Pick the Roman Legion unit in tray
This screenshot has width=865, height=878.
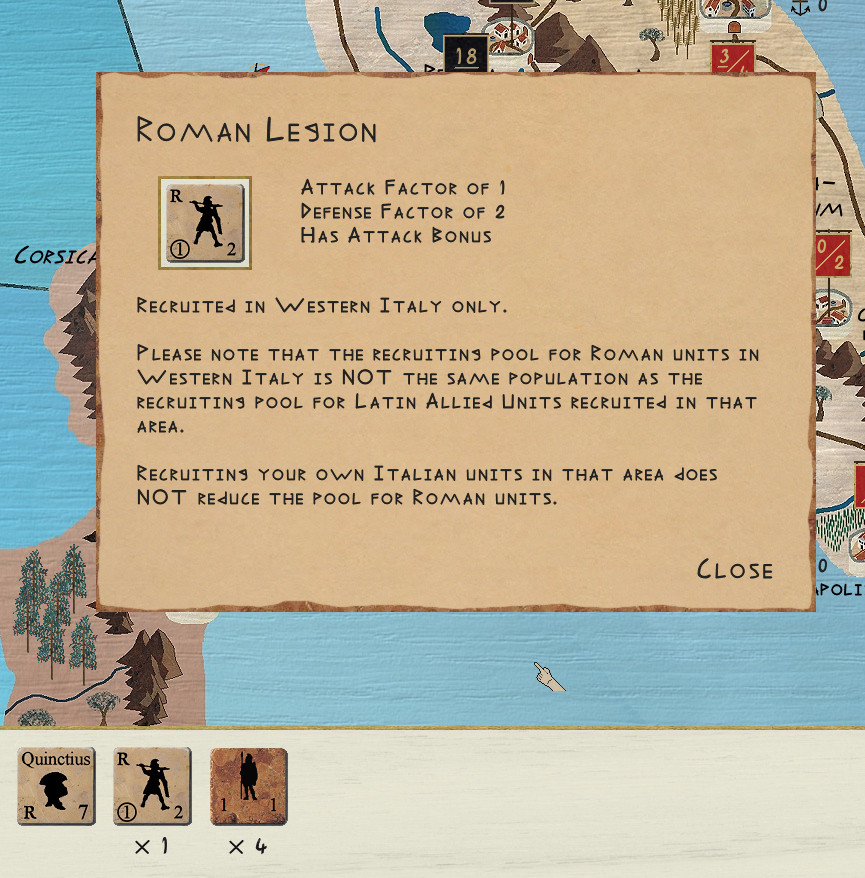[x=152, y=786]
